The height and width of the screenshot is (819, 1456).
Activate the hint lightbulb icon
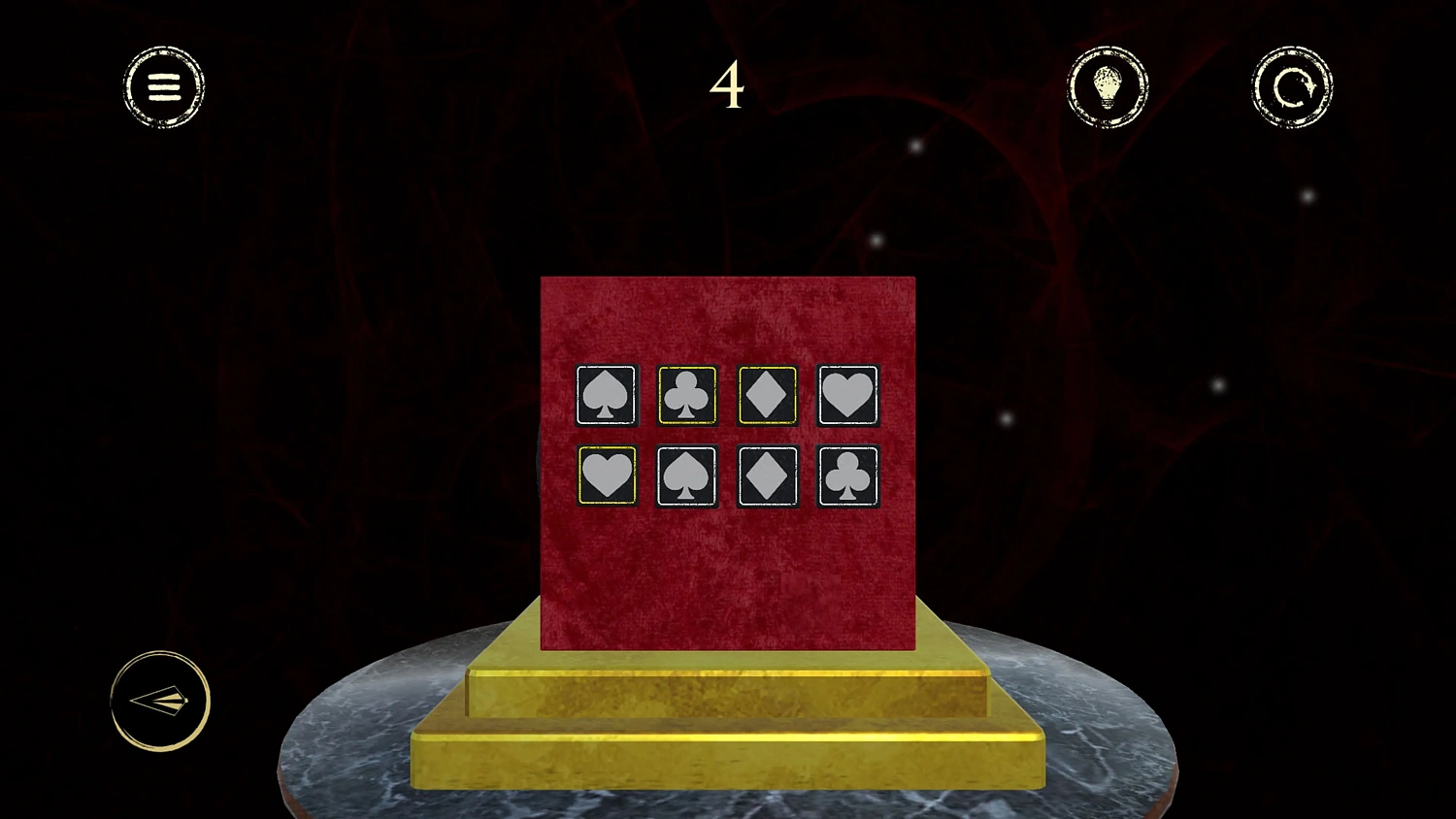pyautogui.click(x=1108, y=86)
